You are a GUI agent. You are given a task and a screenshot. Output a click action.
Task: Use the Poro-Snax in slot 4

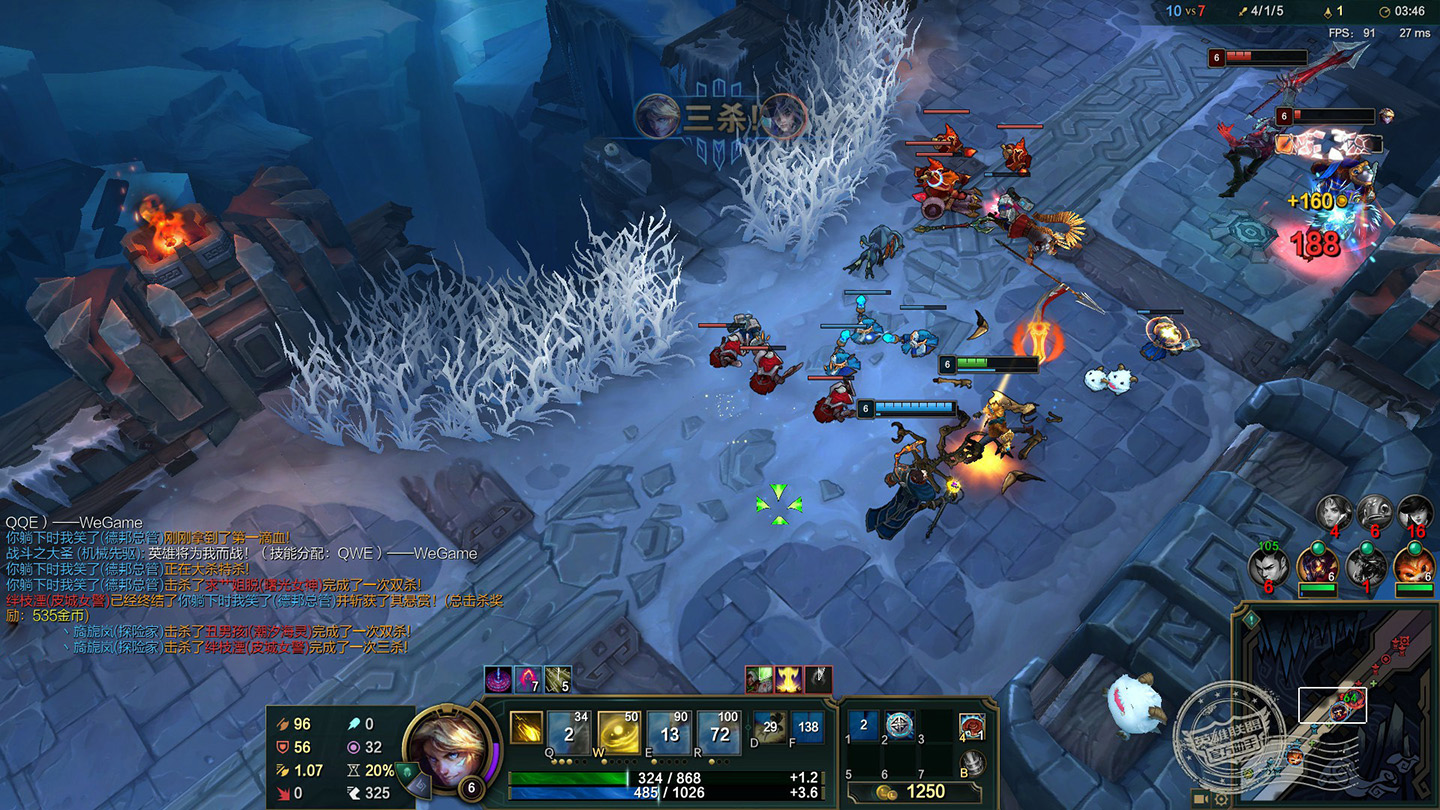972,727
